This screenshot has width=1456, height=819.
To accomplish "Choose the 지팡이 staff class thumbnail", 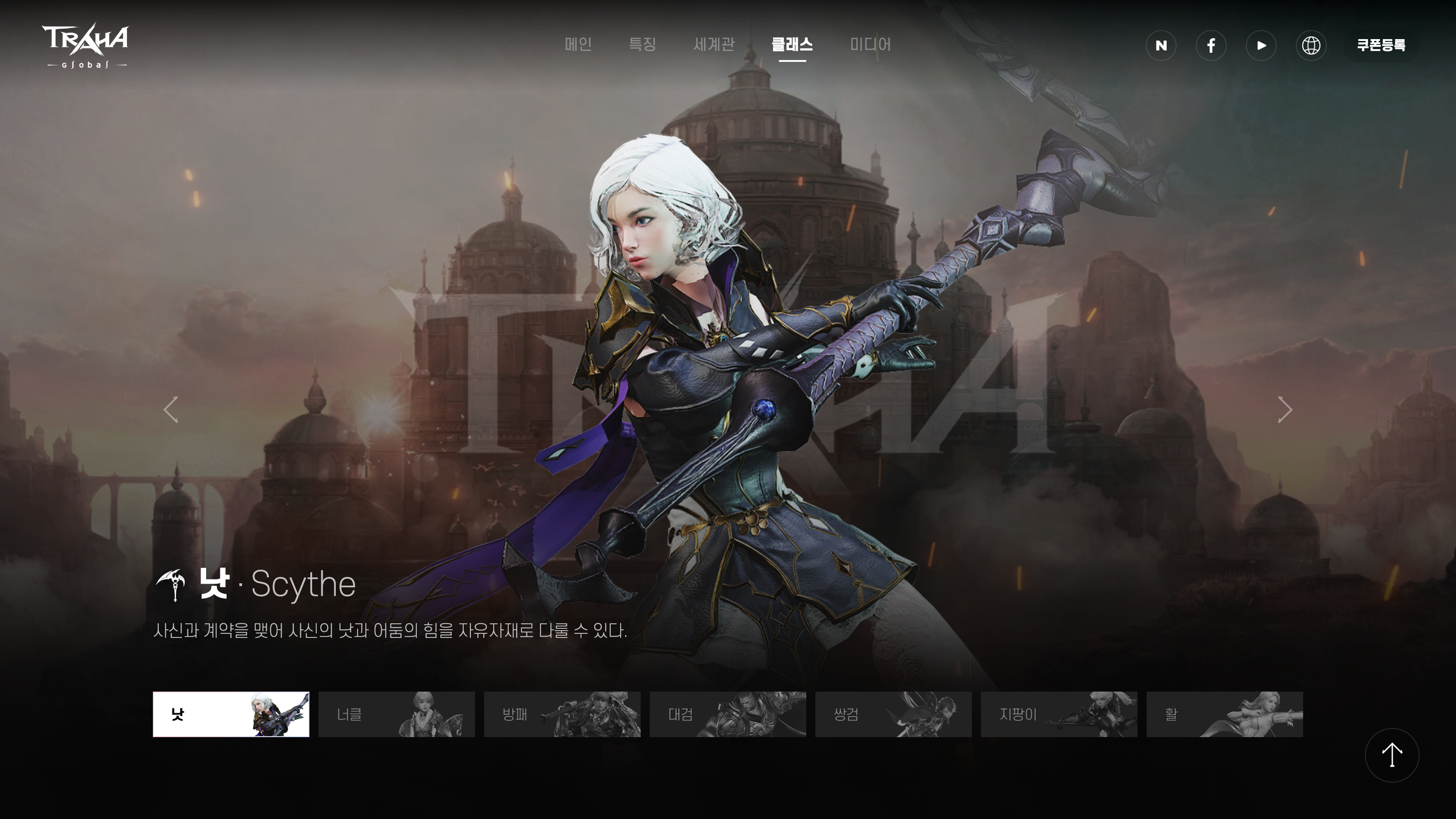I will (1059, 714).
